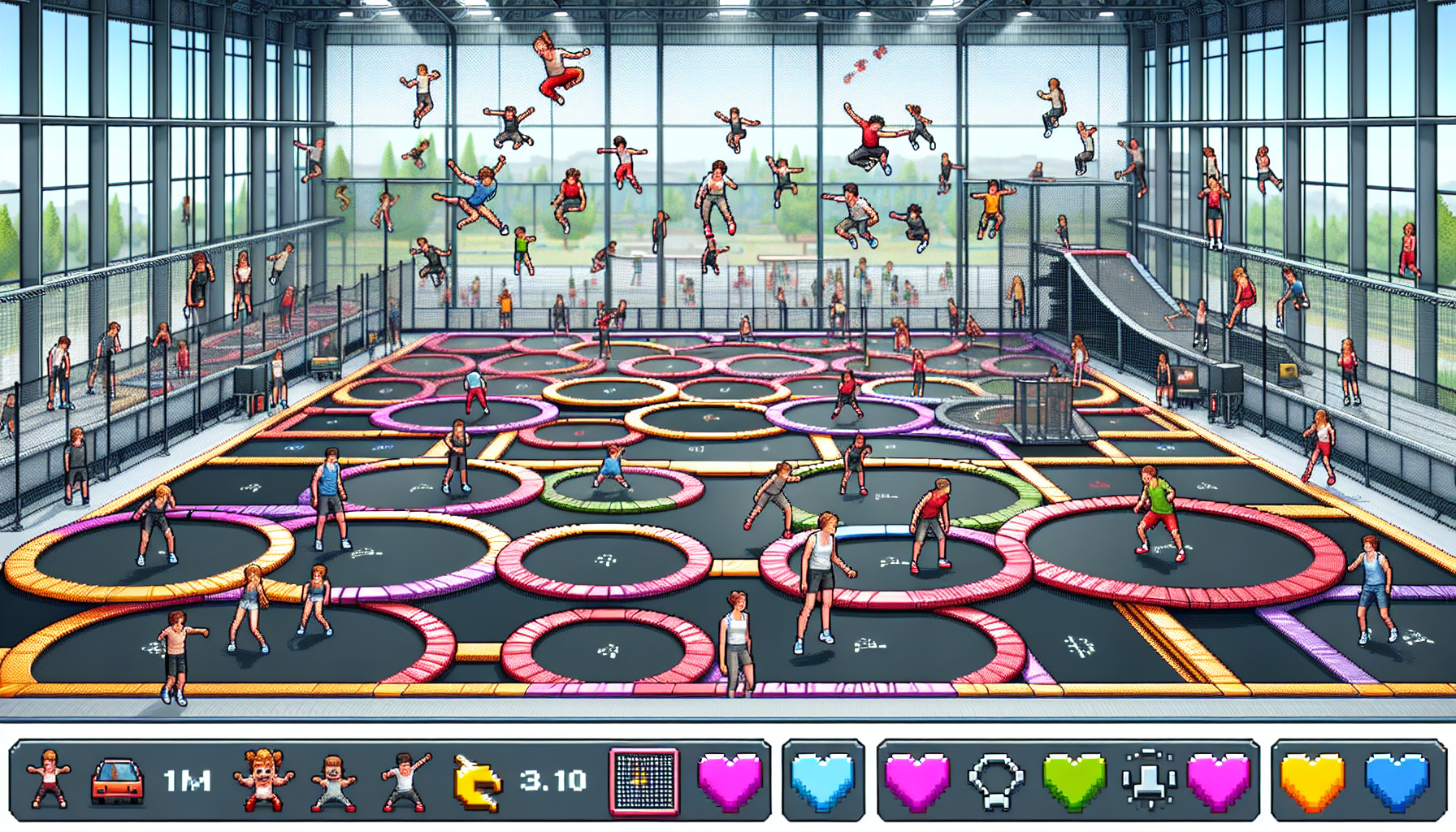The width and height of the screenshot is (1456, 832).
Task: Click the white ring icon
Action: point(995,782)
